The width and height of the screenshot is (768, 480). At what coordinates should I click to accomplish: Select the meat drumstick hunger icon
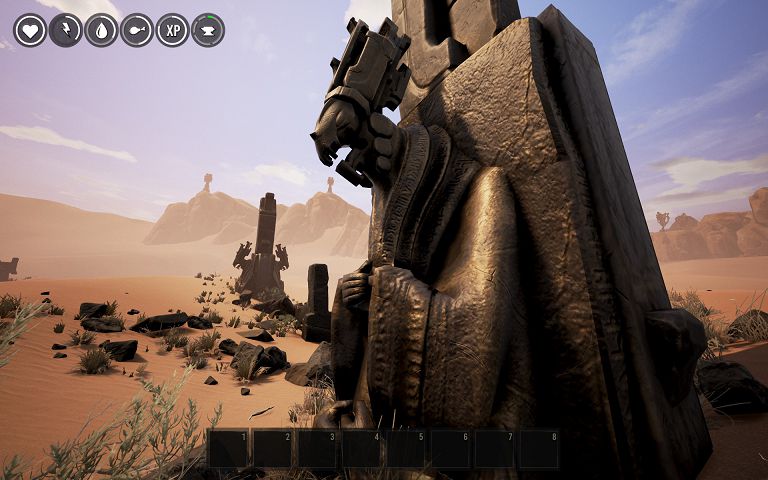(137, 30)
